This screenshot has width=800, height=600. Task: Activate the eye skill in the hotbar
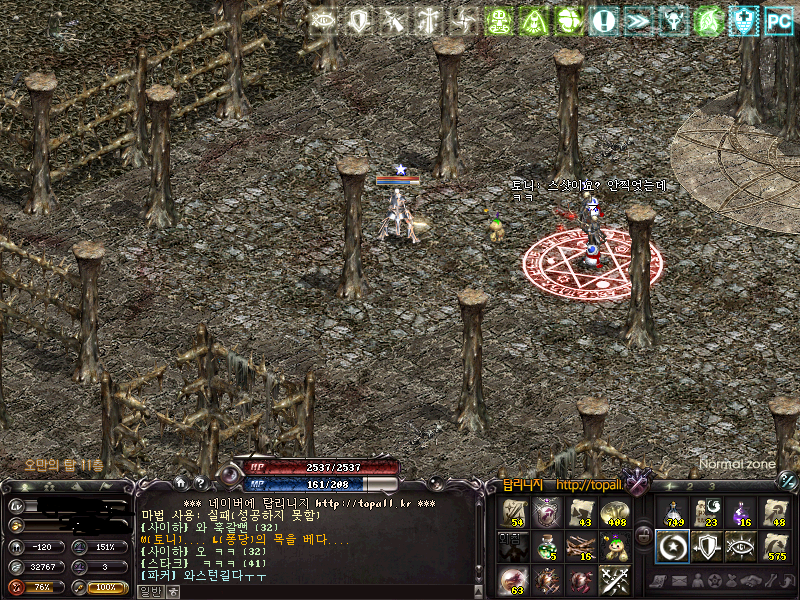pyautogui.click(x=741, y=546)
